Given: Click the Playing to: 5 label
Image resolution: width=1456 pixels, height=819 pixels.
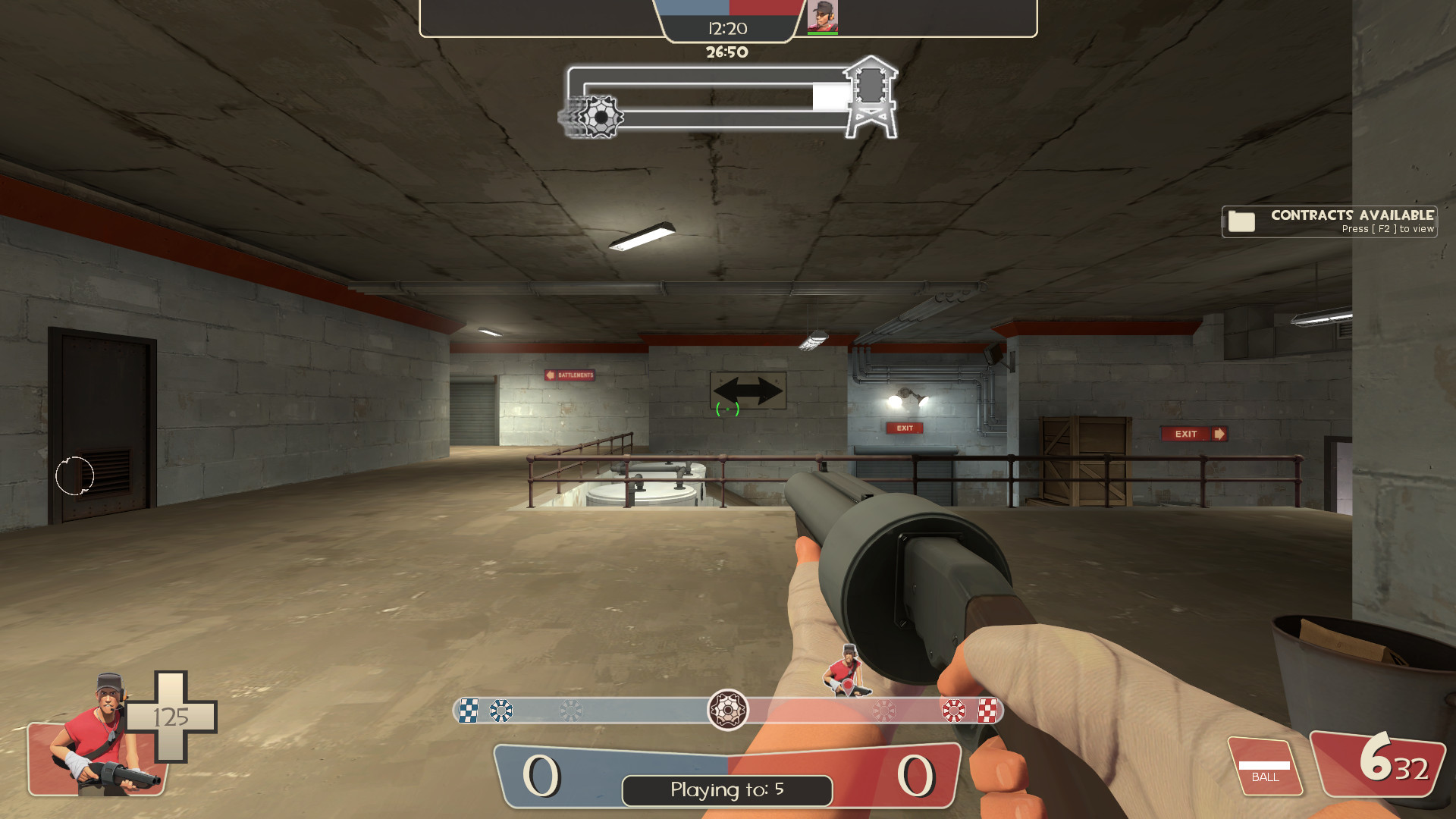Looking at the screenshot, I should pyautogui.click(x=726, y=790).
